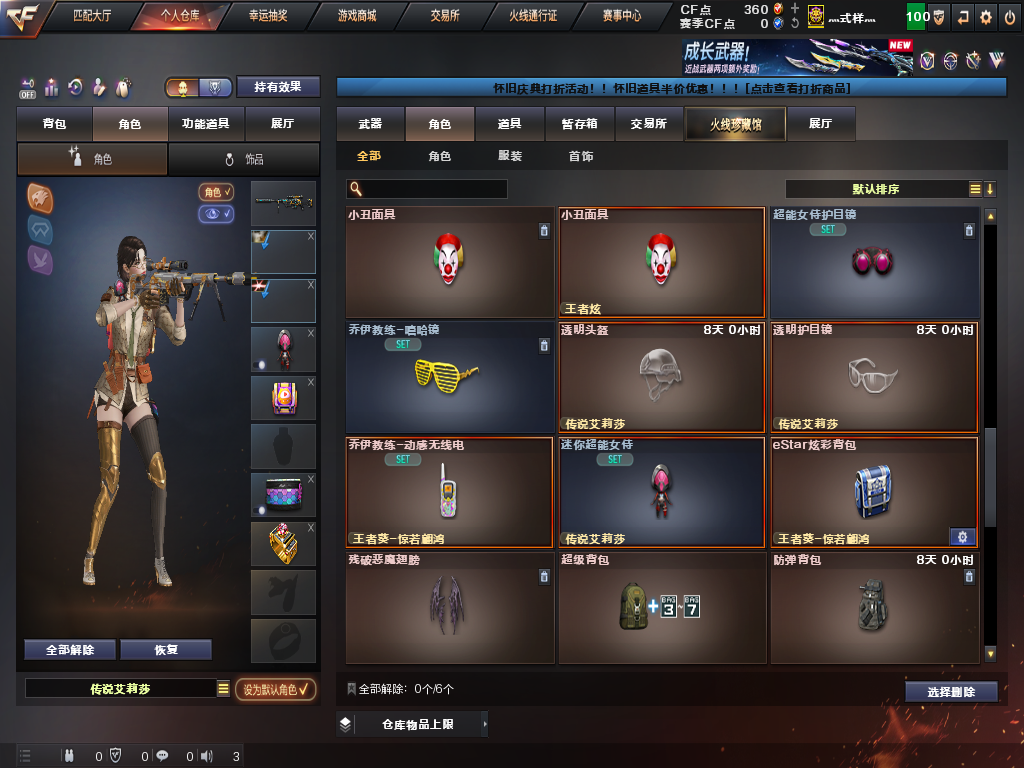Go to 游戏商城 shop

357,16
